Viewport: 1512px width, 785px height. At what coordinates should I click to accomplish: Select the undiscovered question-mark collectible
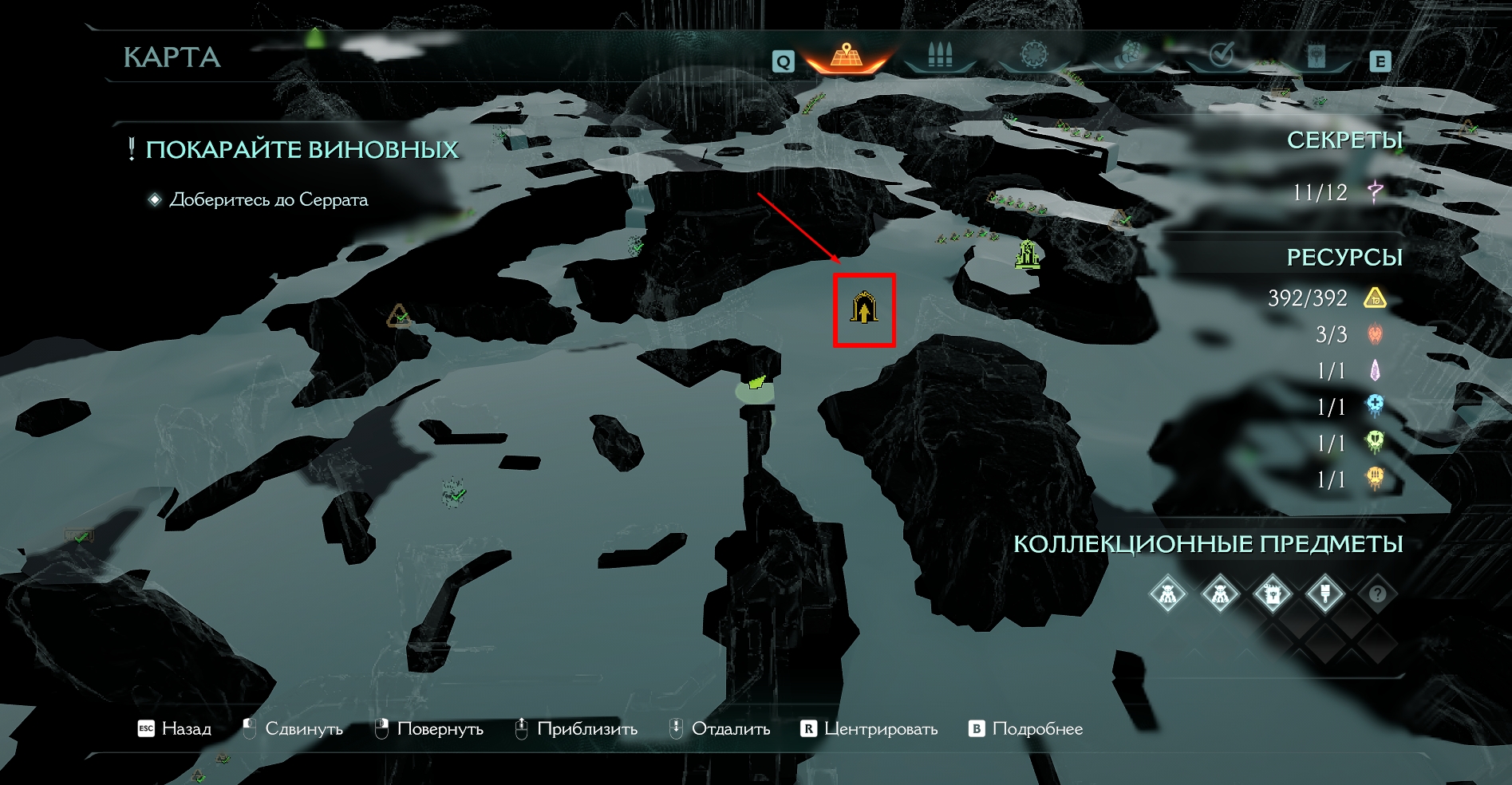pos(1377,594)
